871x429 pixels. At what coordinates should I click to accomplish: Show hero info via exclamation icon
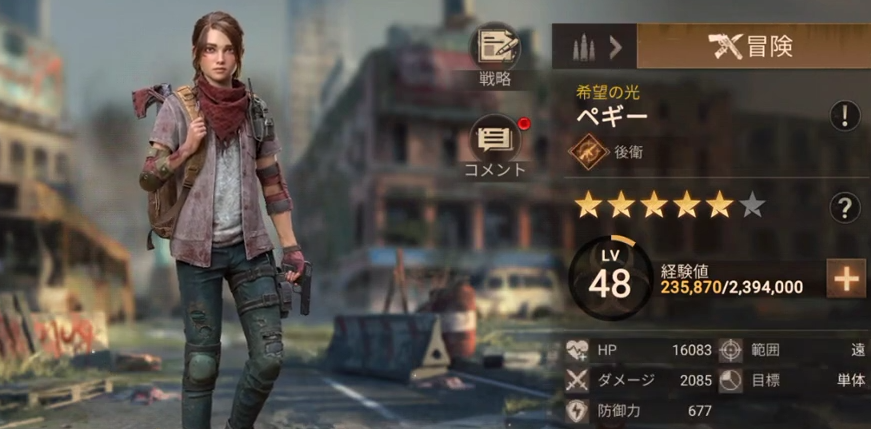pyautogui.click(x=845, y=115)
